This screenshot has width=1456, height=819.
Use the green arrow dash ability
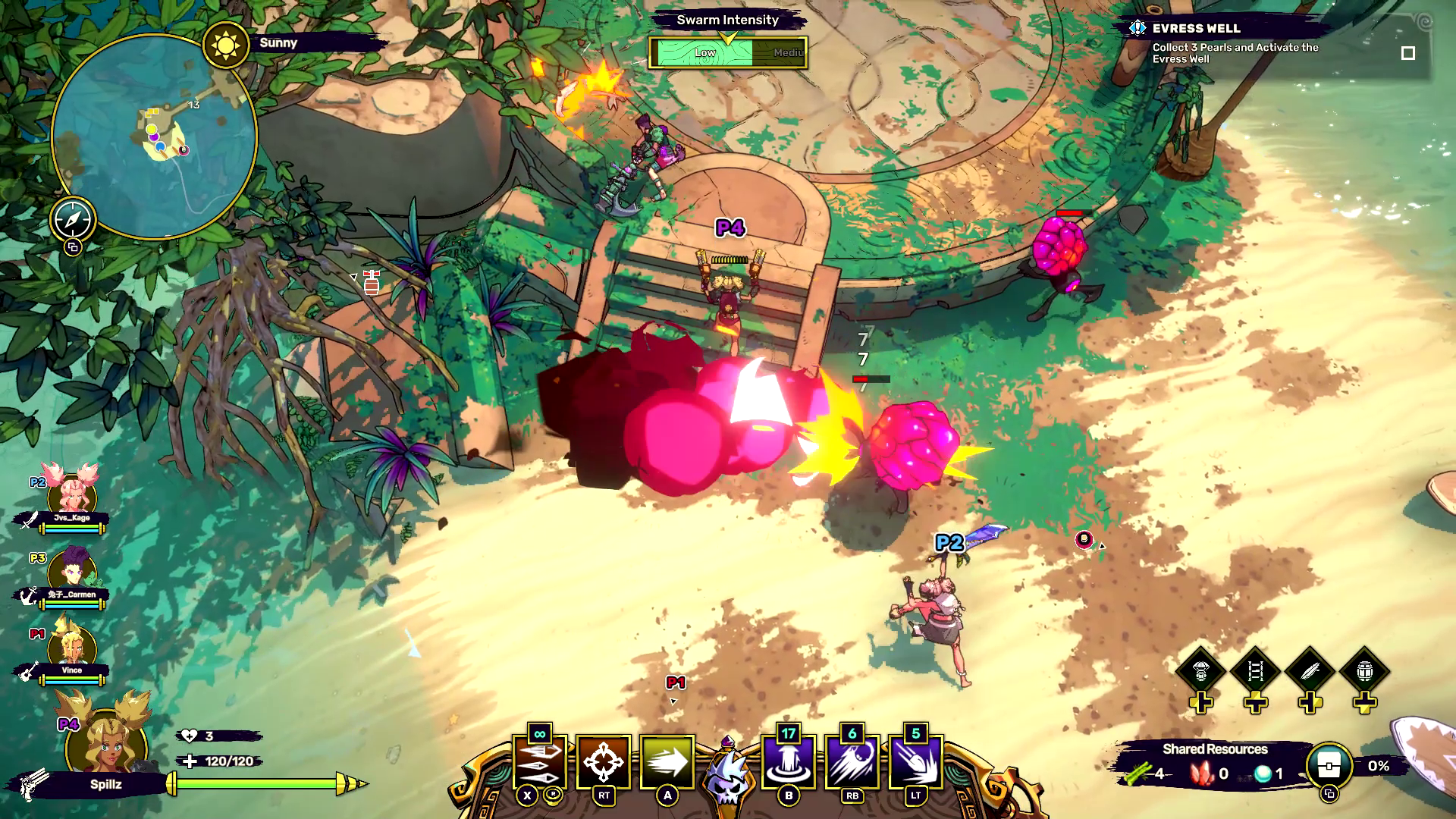(667, 762)
